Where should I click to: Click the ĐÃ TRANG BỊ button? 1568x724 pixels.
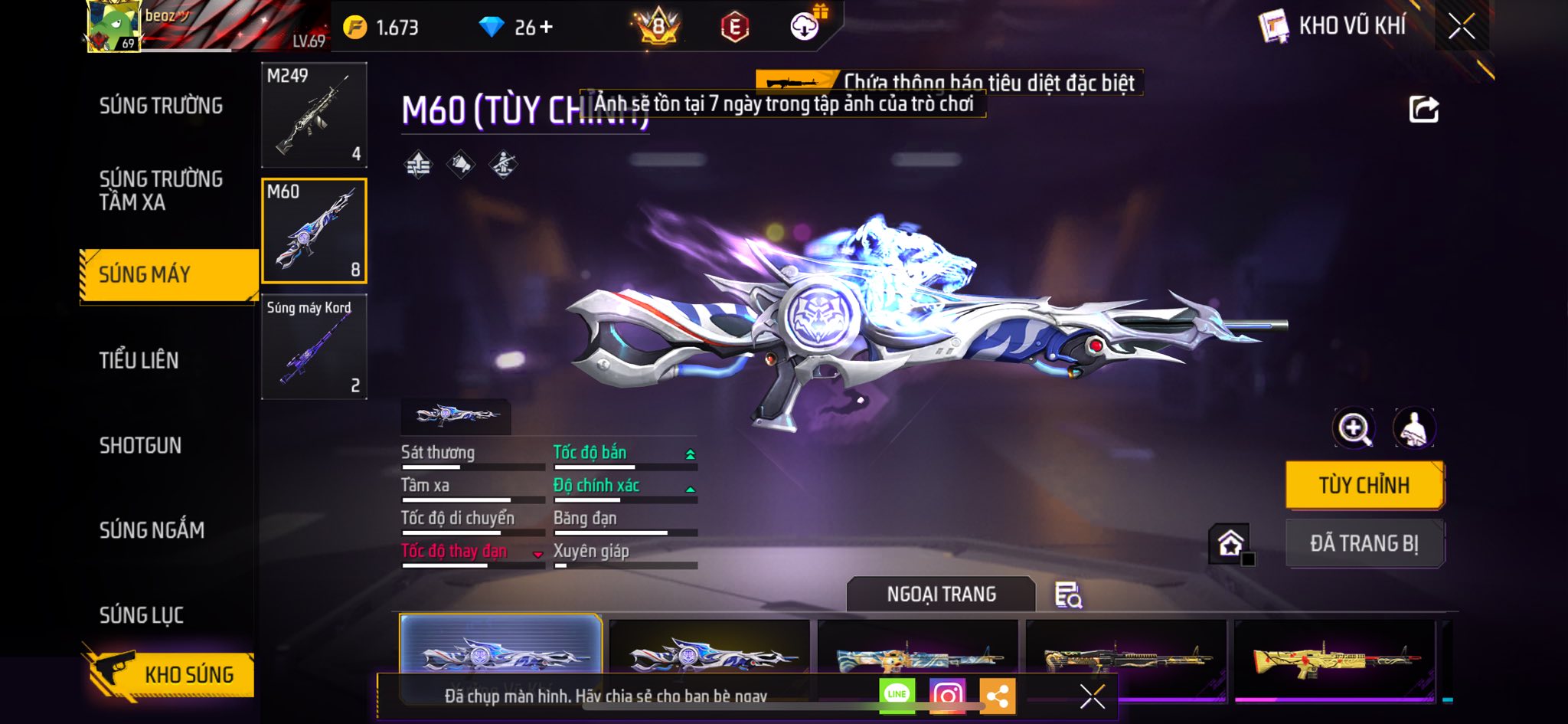click(x=1364, y=543)
